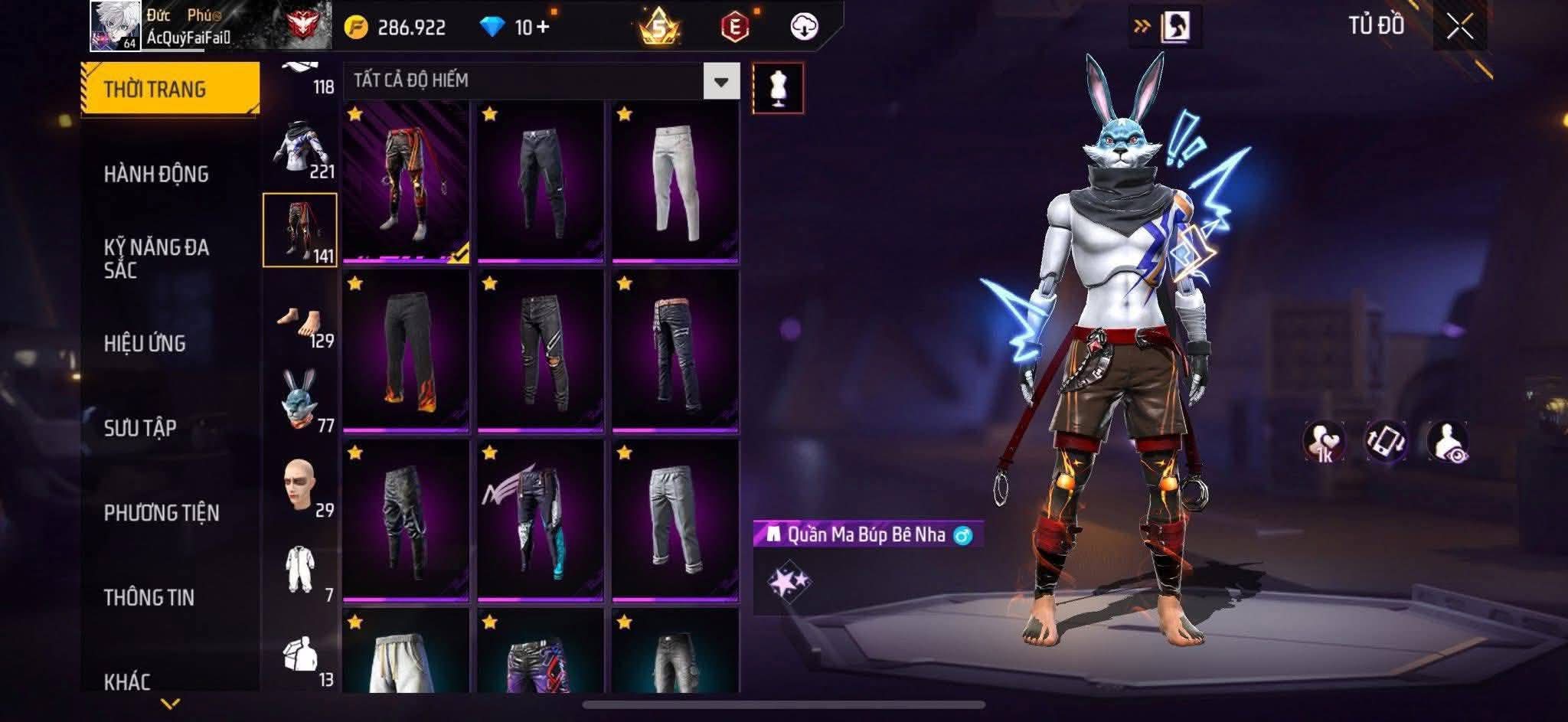This screenshot has width=1568, height=722.
Task: Select the Thời Trang tab
Action: (155, 90)
